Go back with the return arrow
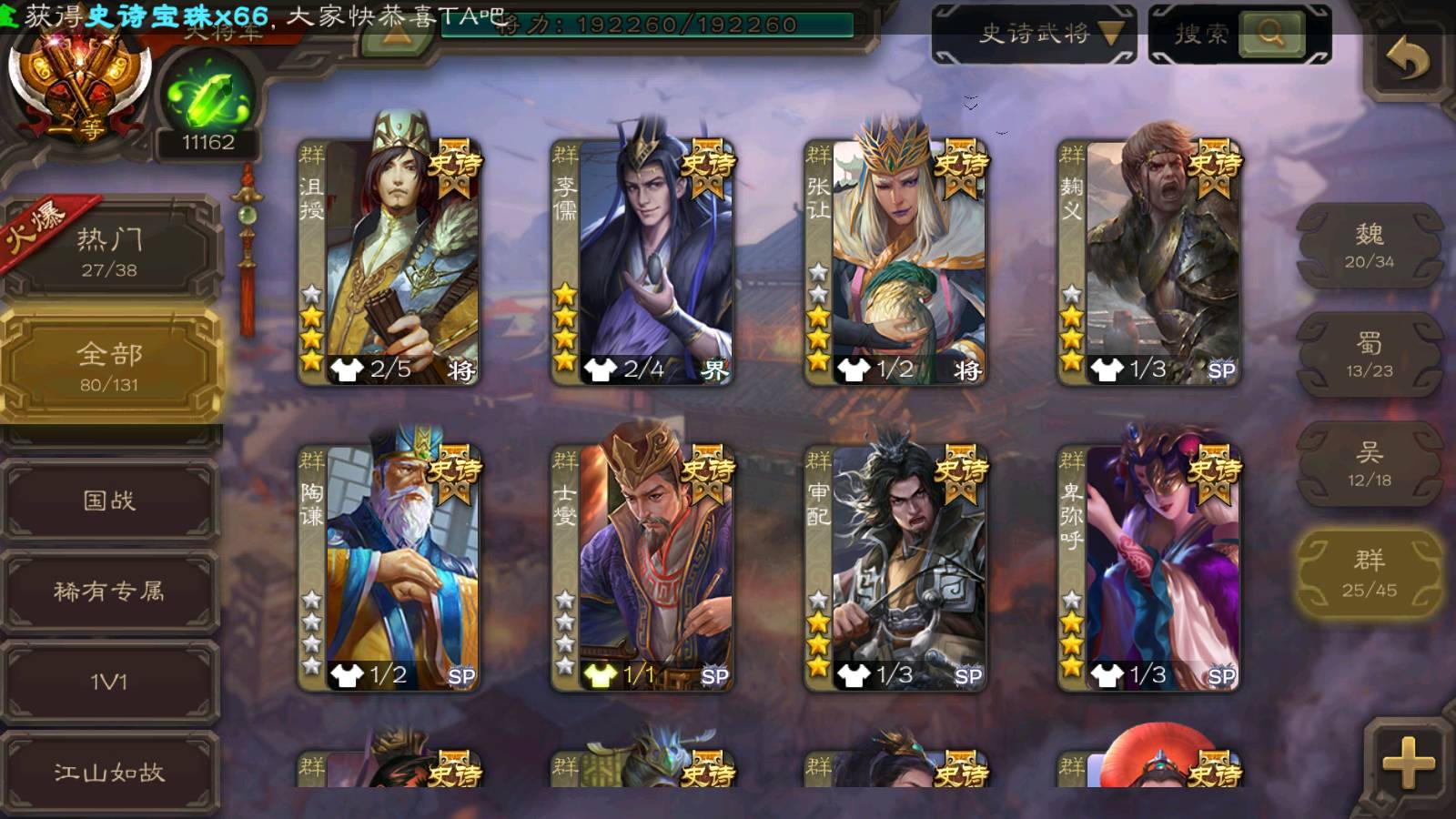Viewport: 1456px width, 819px height. pos(1407,61)
